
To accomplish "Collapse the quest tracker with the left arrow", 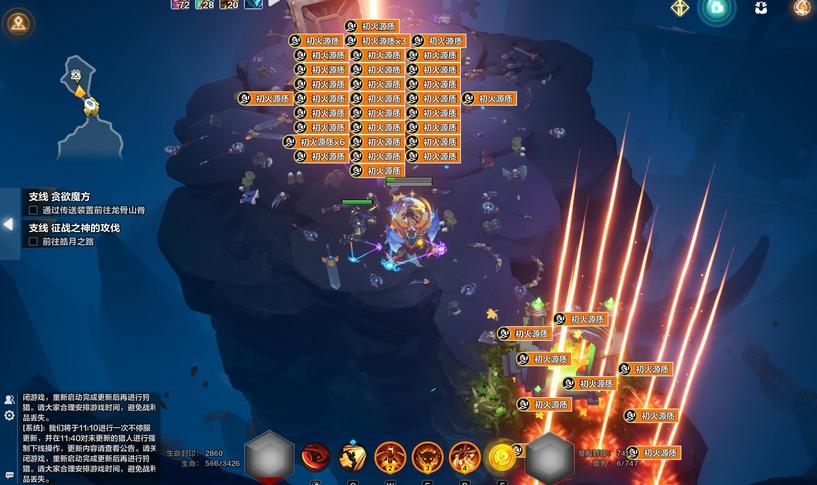I will pos(9,225).
